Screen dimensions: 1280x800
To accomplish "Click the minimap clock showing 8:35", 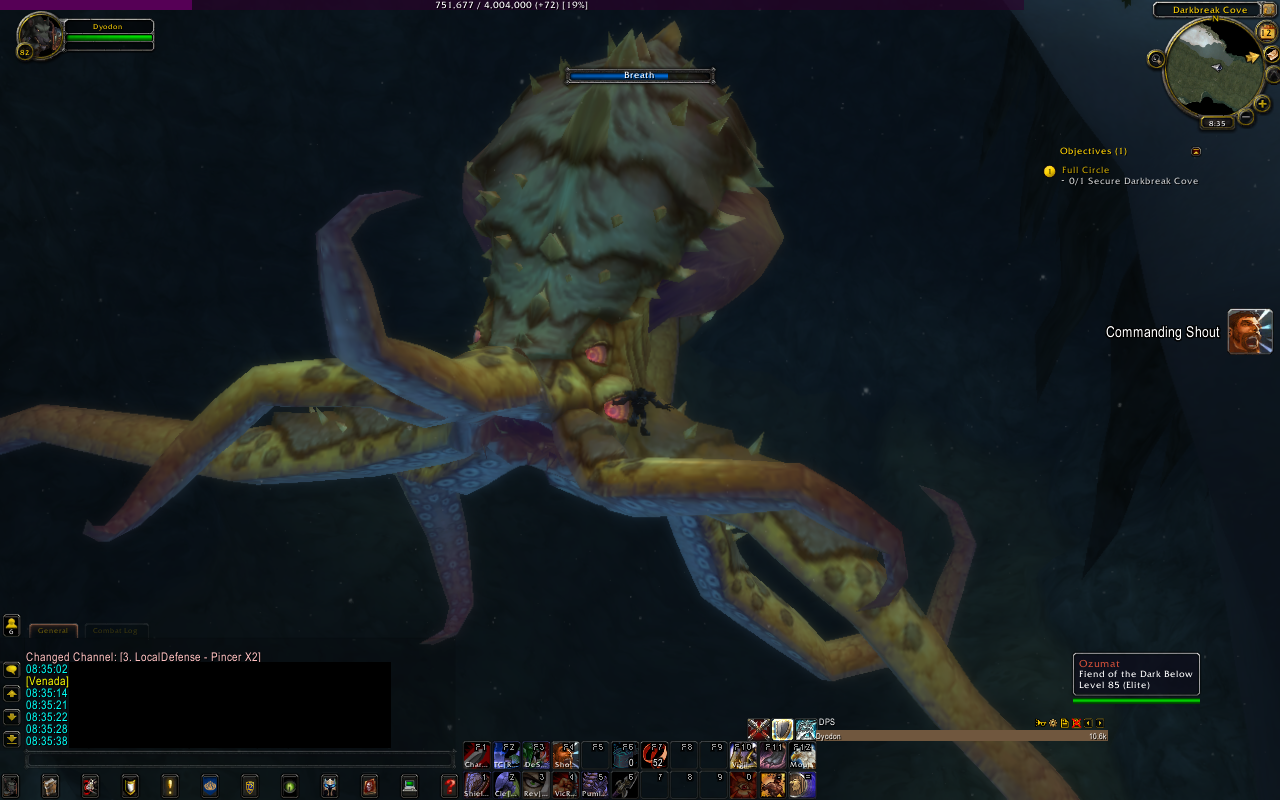I will point(1217,124).
